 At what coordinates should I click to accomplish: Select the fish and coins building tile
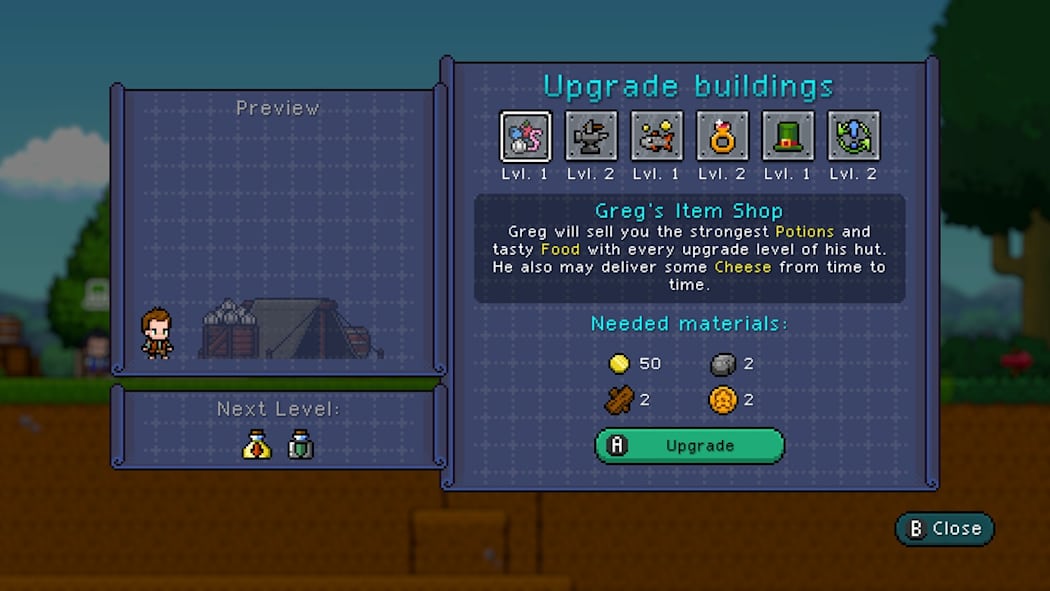tap(657, 136)
